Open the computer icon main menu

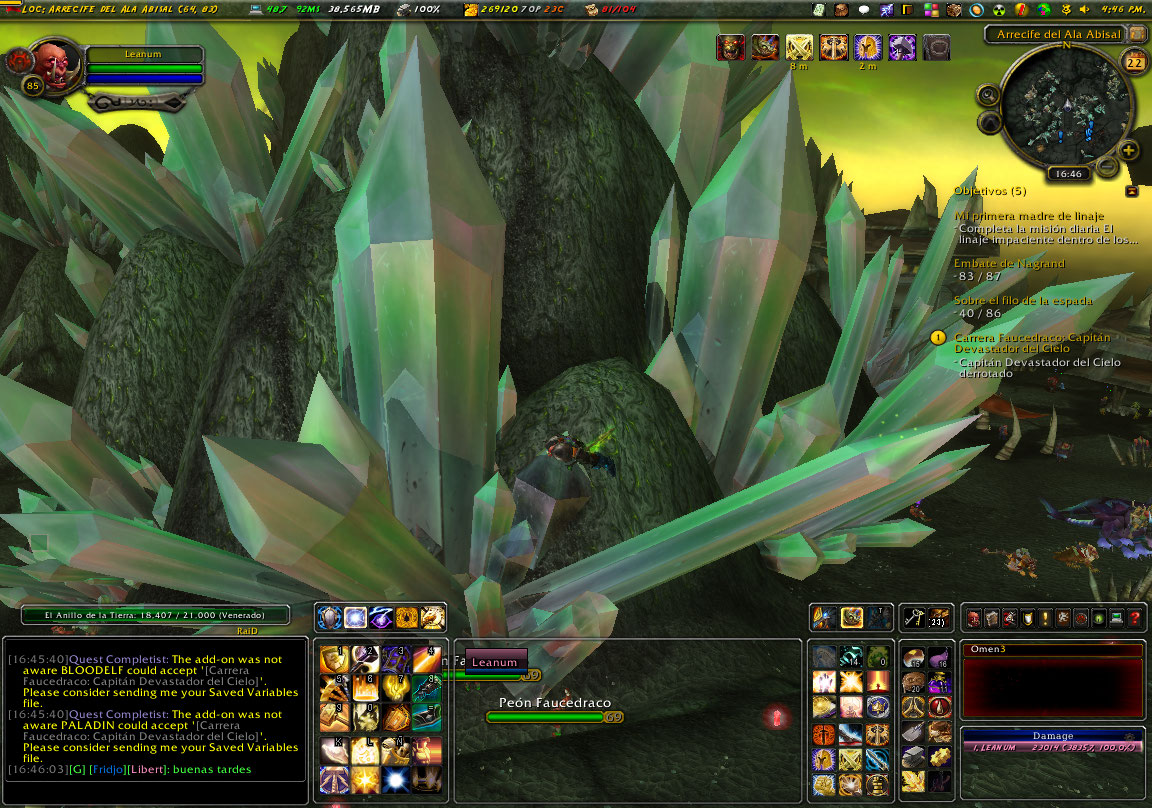[1117, 618]
